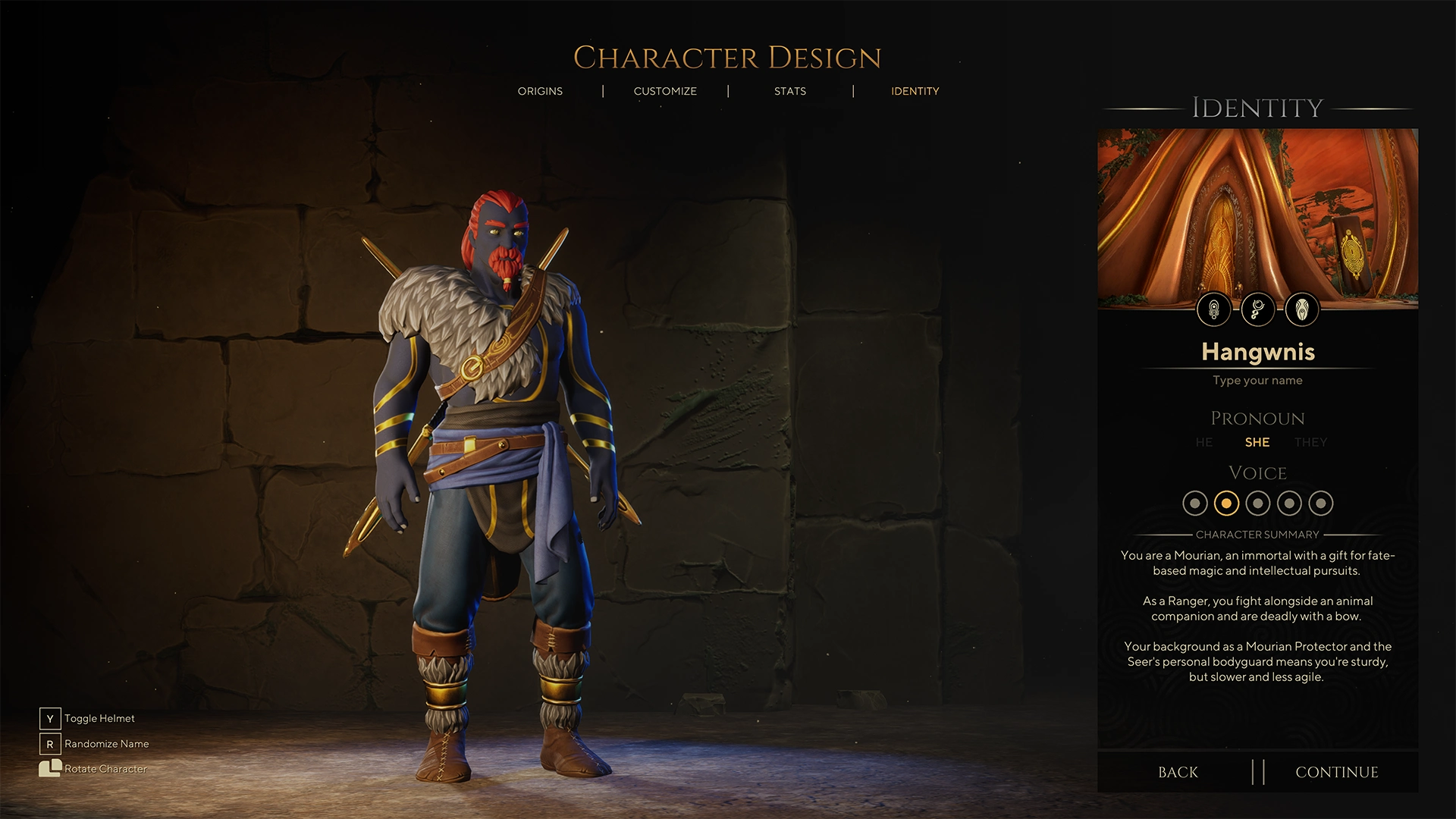Select the first voice option circle

pos(1197,503)
